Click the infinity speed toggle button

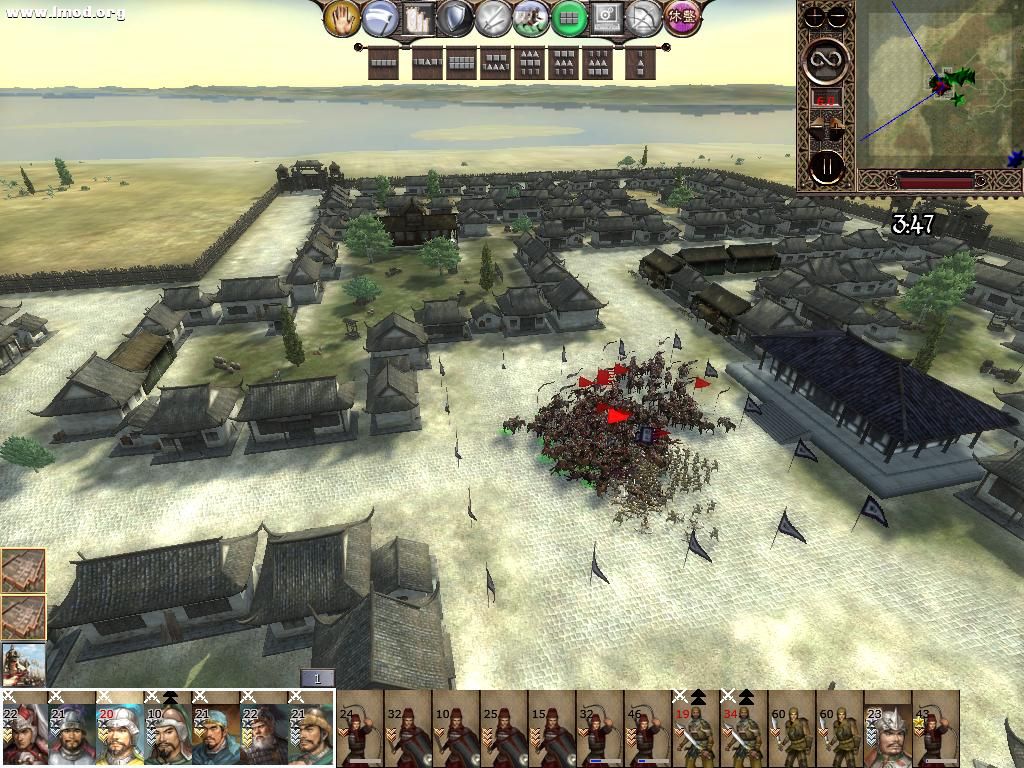tap(827, 59)
